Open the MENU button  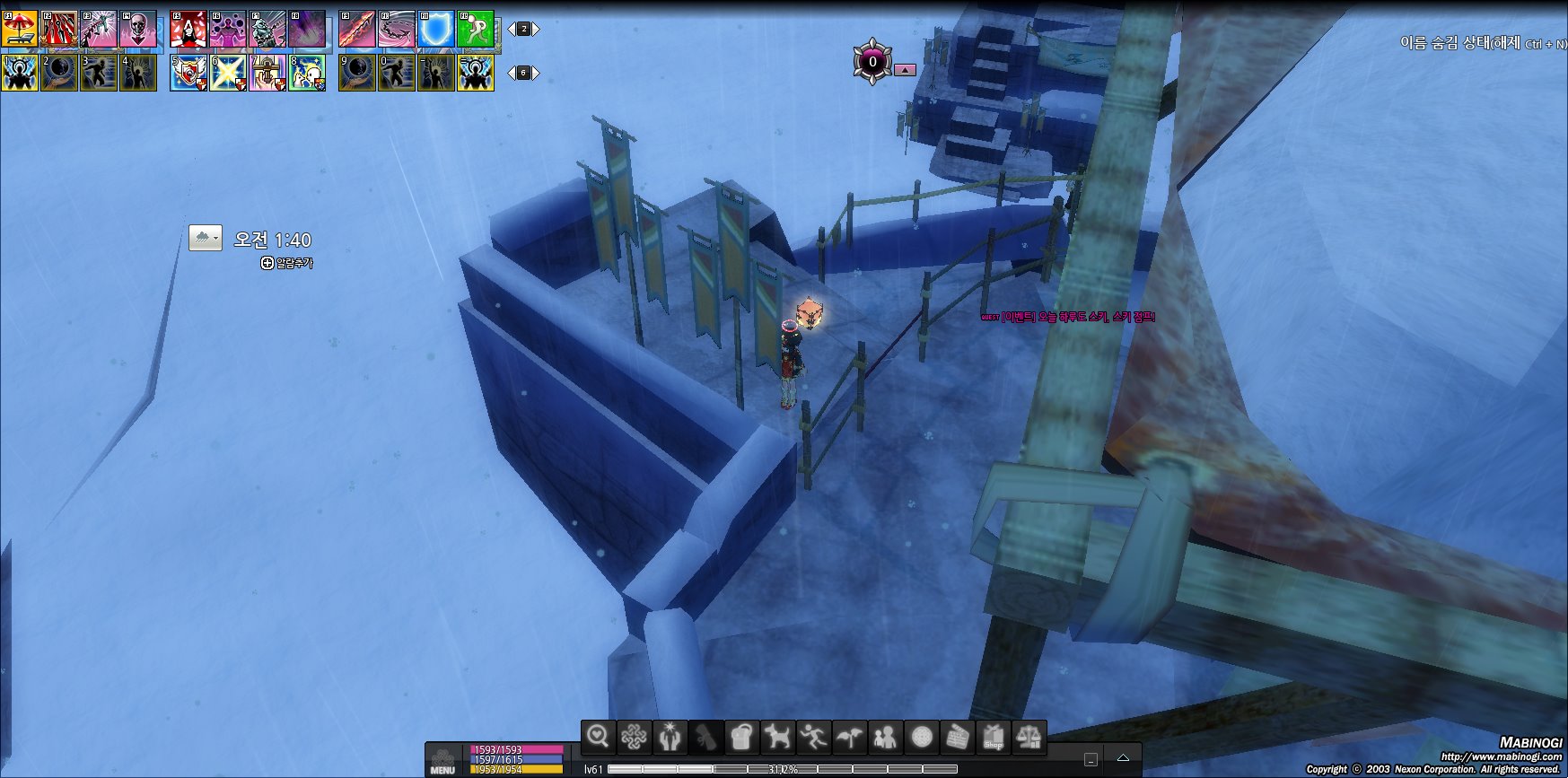click(x=442, y=761)
